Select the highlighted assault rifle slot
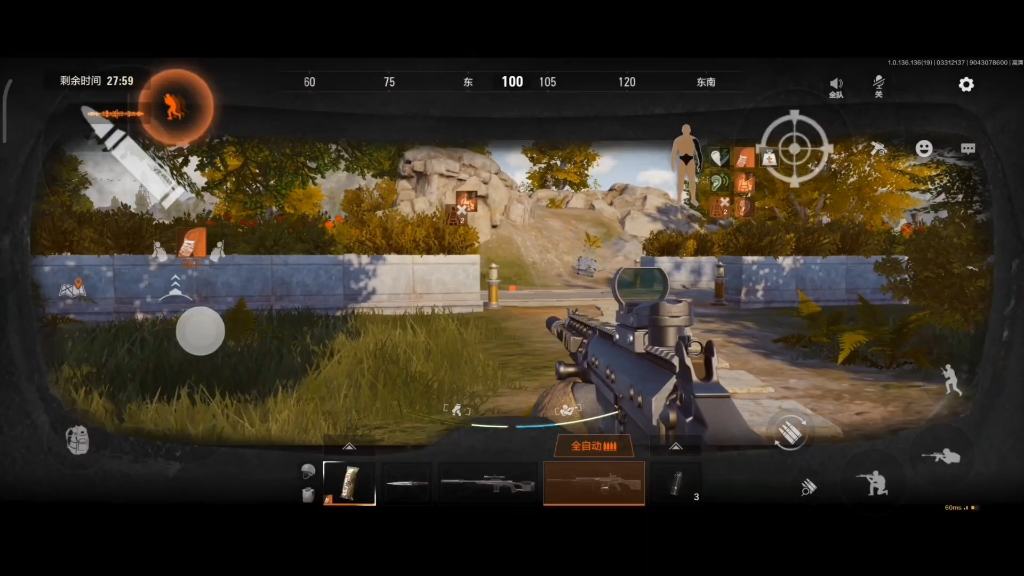 click(593, 484)
